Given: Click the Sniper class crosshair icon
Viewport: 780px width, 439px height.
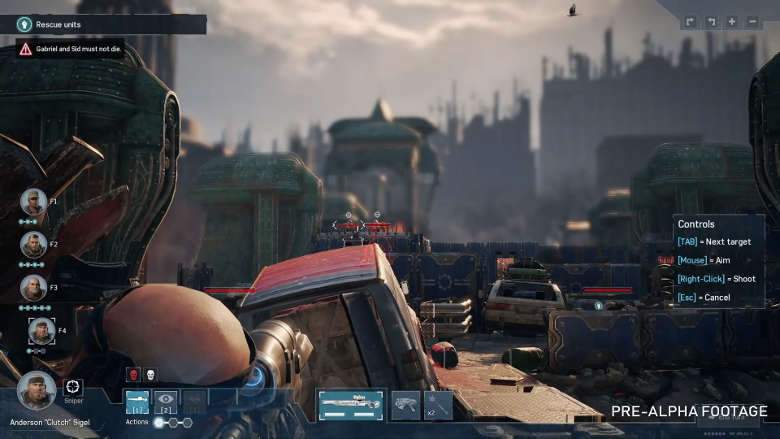Looking at the screenshot, I should (x=73, y=387).
